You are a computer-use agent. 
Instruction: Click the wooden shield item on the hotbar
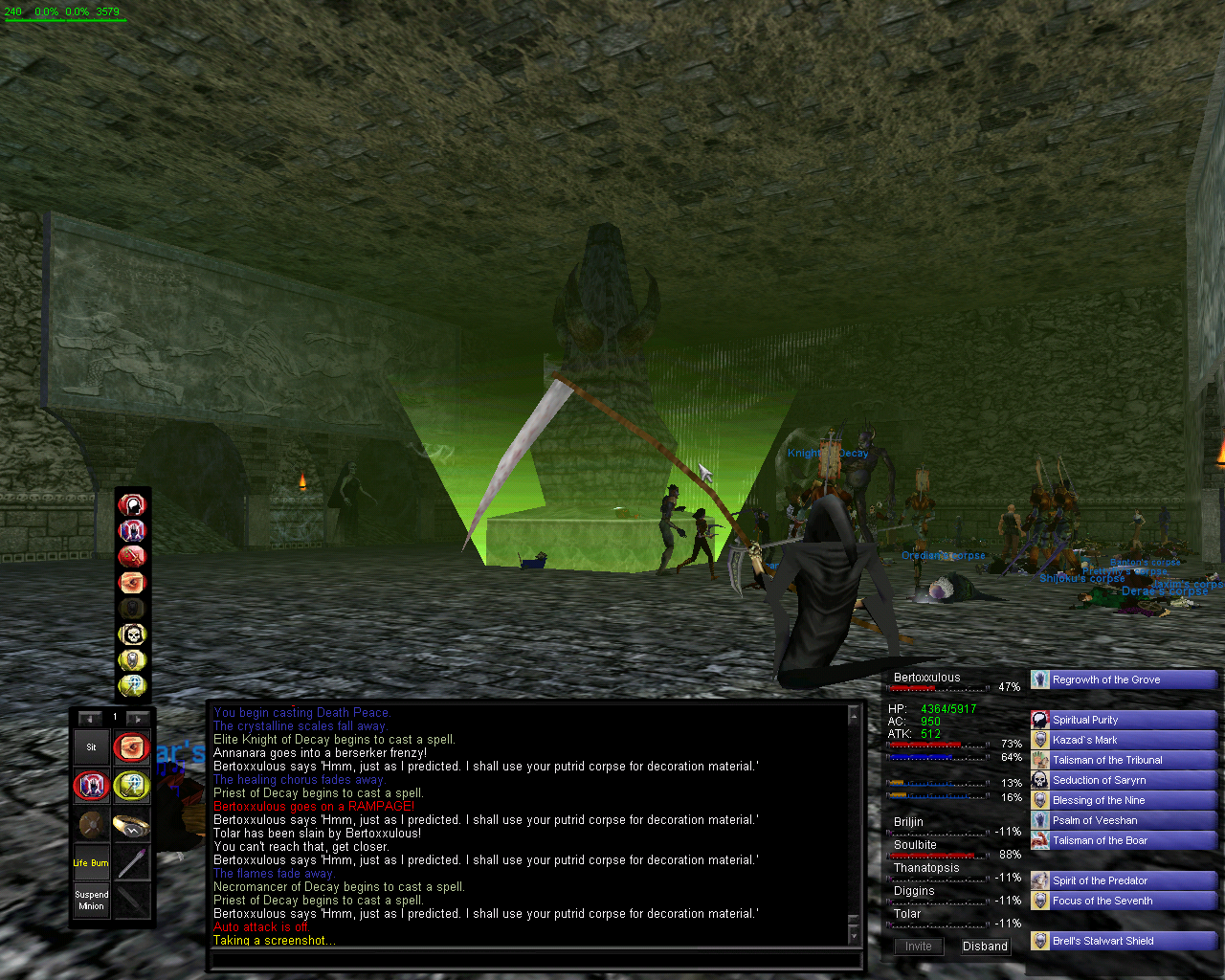click(x=91, y=825)
